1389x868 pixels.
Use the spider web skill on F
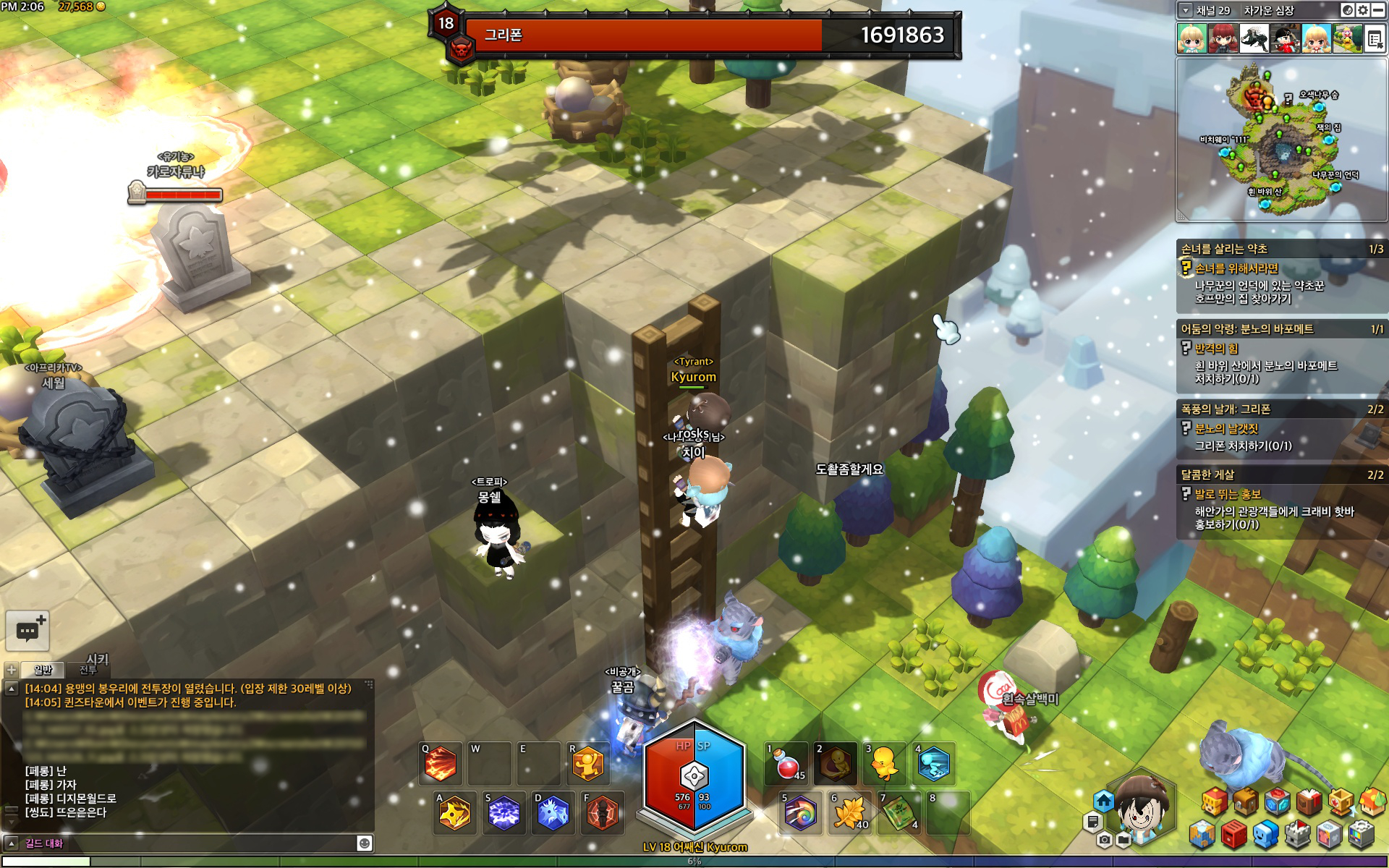tap(601, 813)
